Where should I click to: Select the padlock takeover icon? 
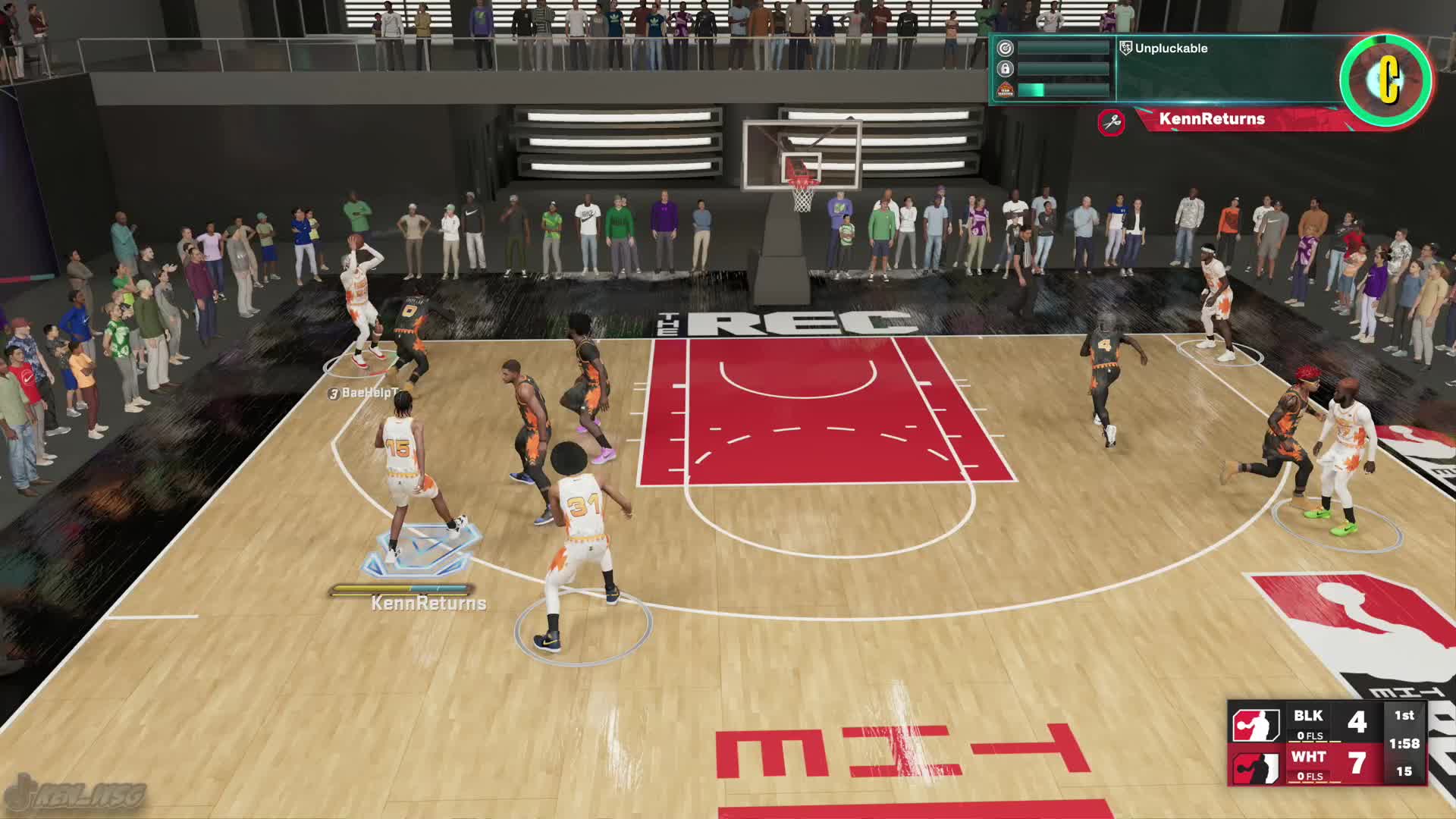pos(1006,69)
